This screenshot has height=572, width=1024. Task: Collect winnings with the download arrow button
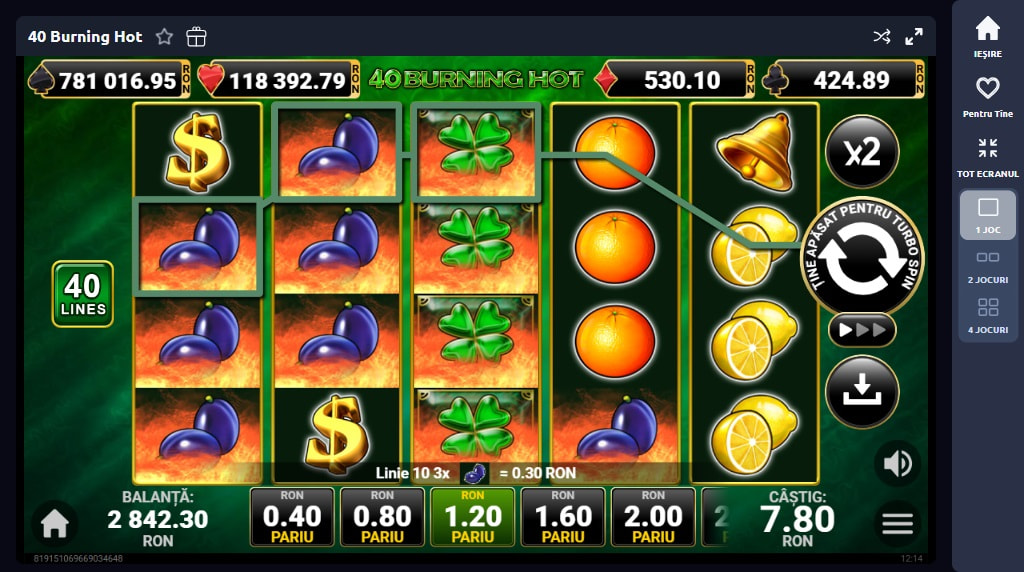pos(861,392)
